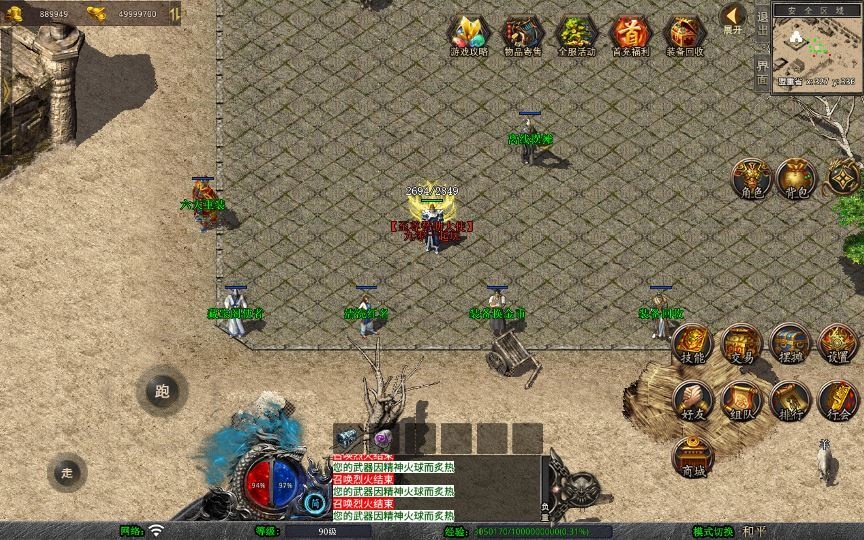Open the 组队 team panel
The width and height of the screenshot is (864, 540).
pyautogui.click(x=741, y=400)
